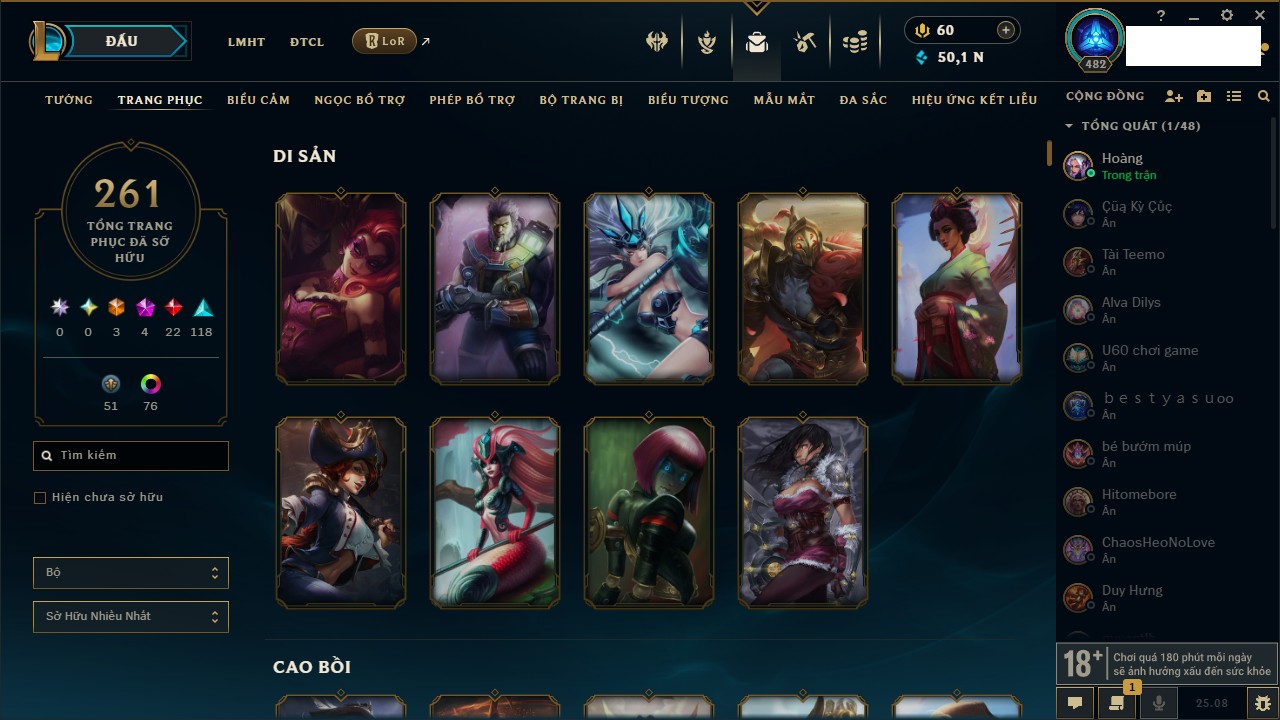Select the geisha kimono skin card
Screen dimensions: 1280x720
(957, 289)
